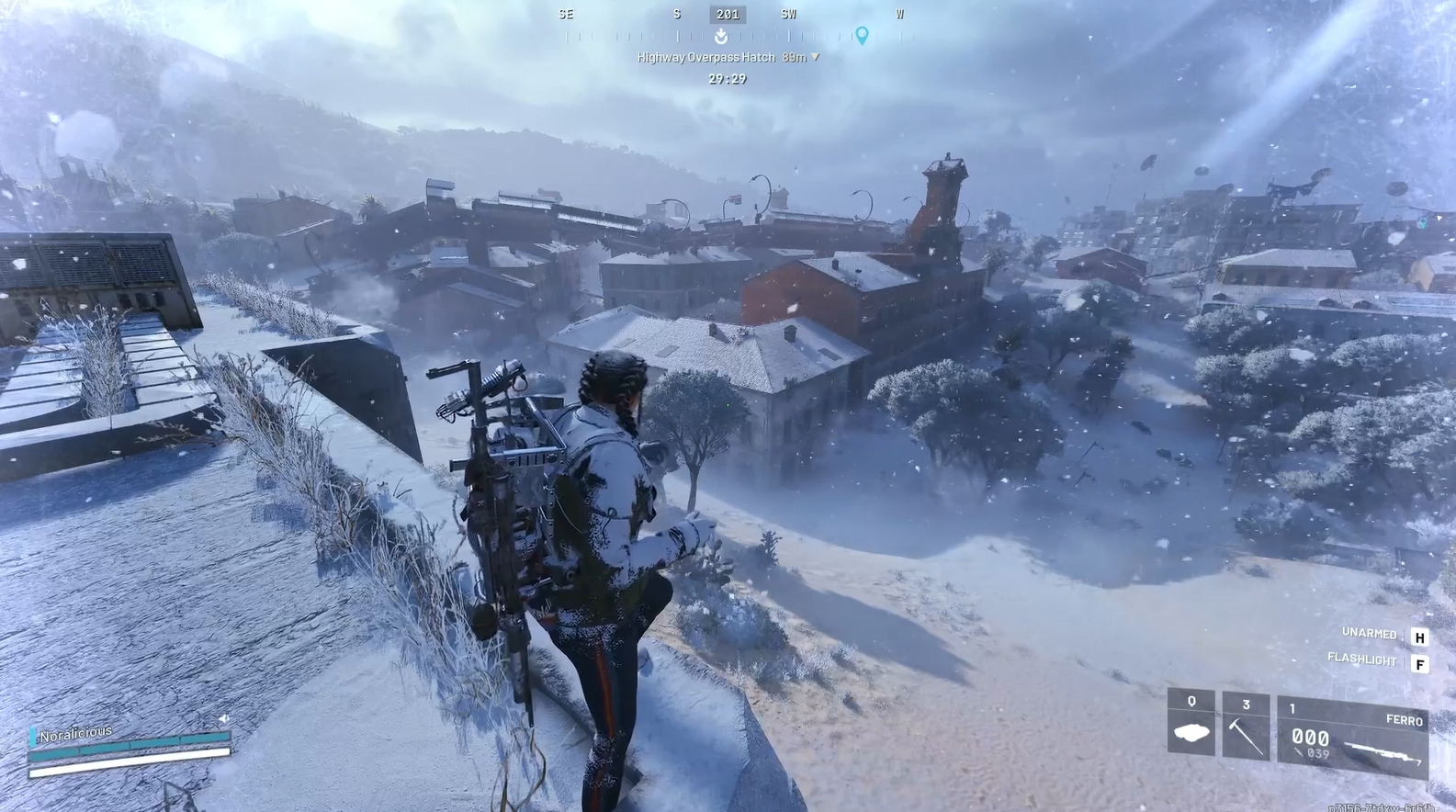Click the H keybind badge next to UNARMED
1456x812 pixels.
pyautogui.click(x=1421, y=634)
